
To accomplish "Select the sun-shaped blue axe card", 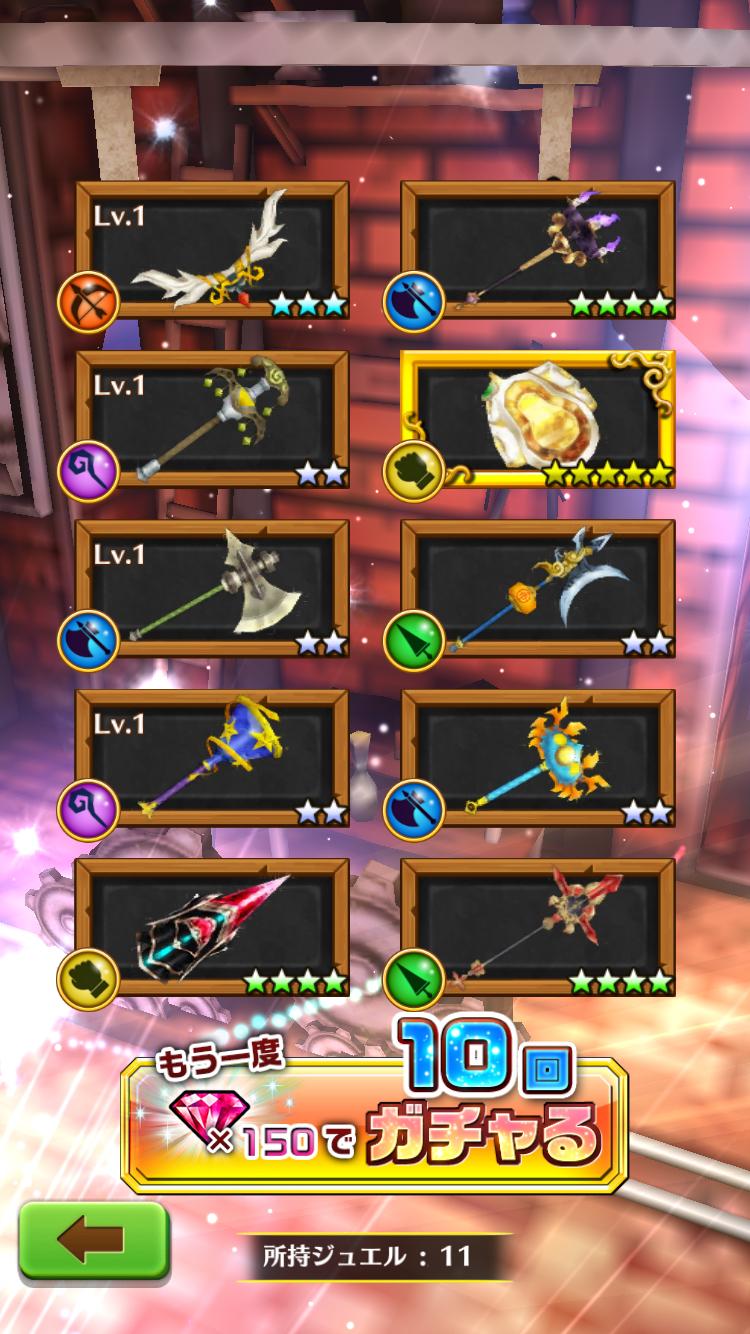I will click(x=538, y=757).
